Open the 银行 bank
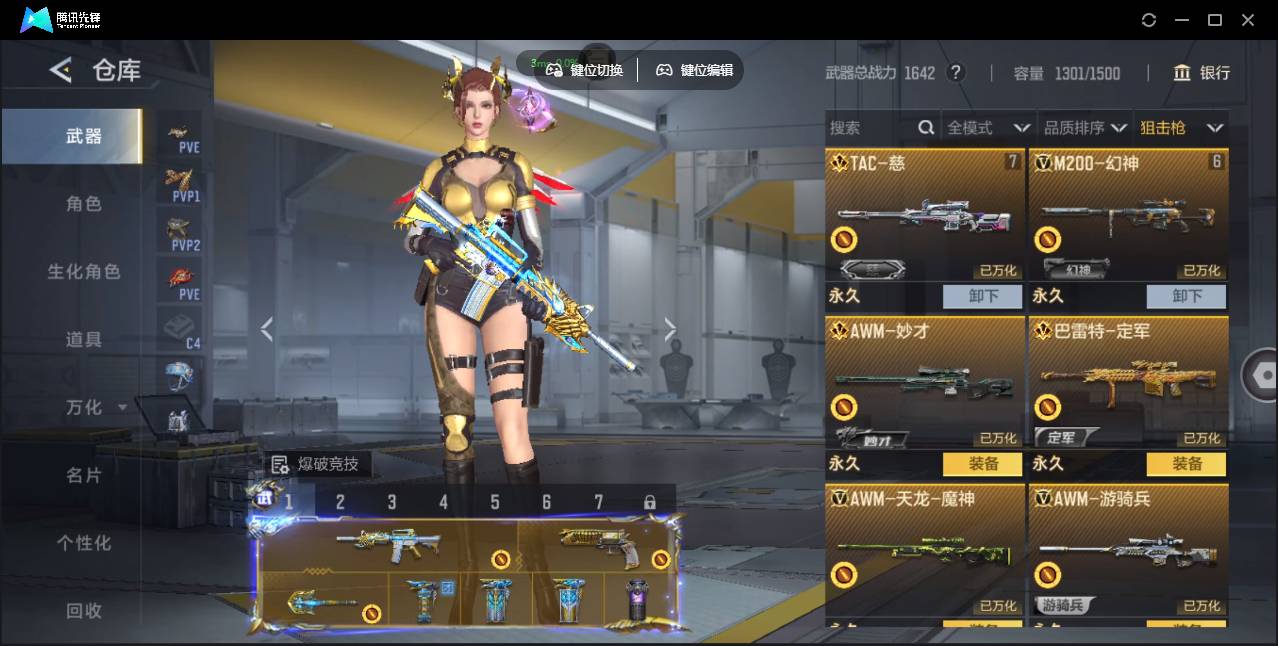This screenshot has height=646, width=1278. (1202, 73)
